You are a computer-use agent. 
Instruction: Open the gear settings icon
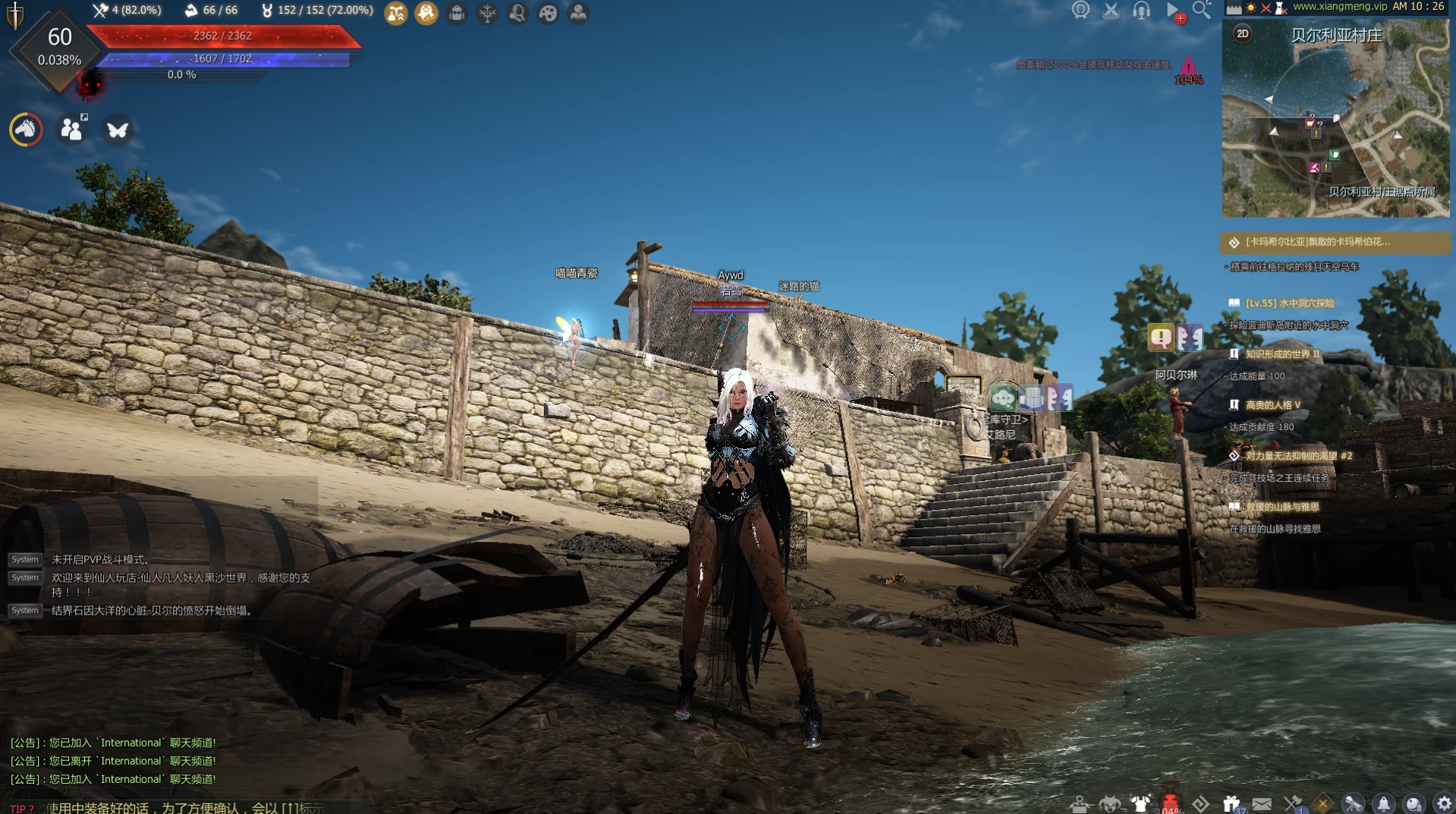pyautogui.click(x=1444, y=803)
